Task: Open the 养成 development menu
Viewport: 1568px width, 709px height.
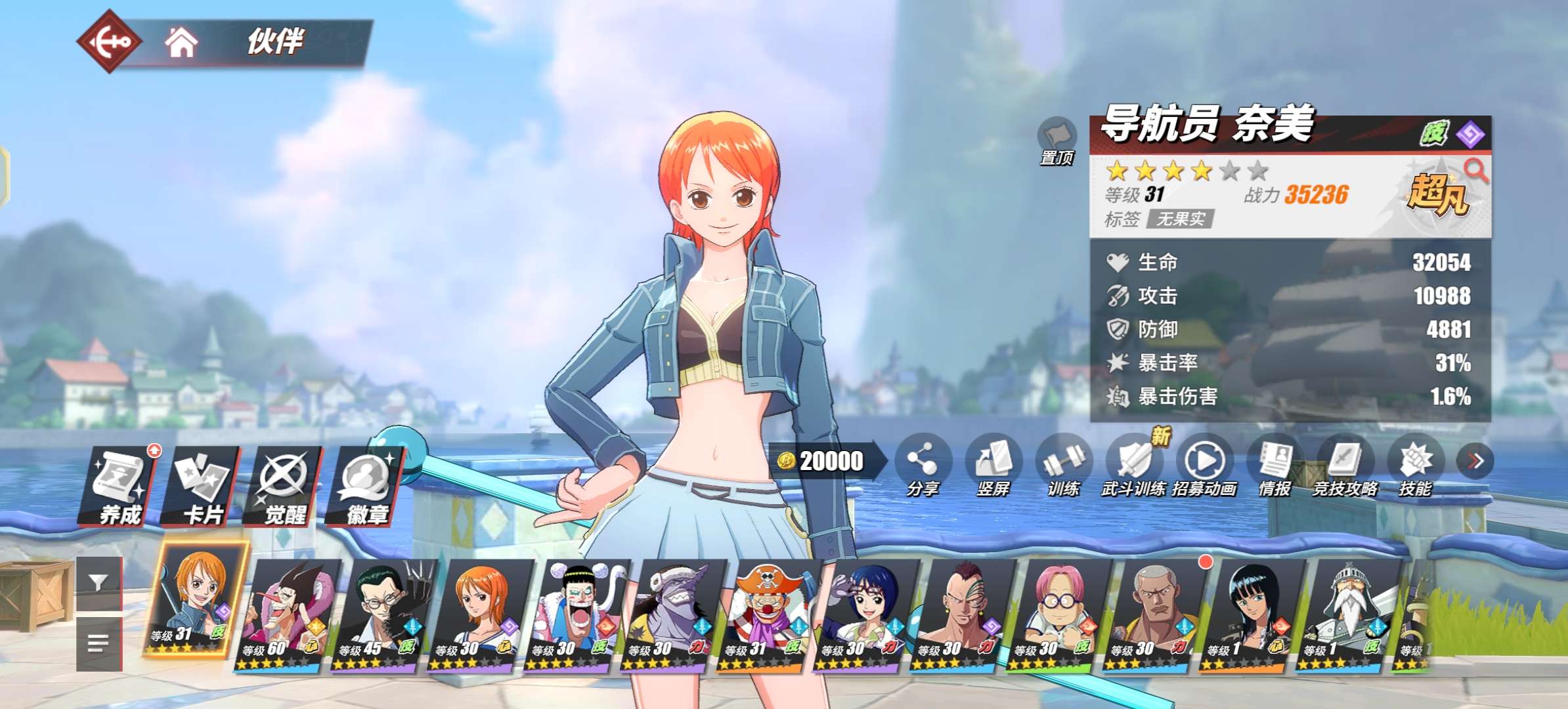Action: coord(119,486)
